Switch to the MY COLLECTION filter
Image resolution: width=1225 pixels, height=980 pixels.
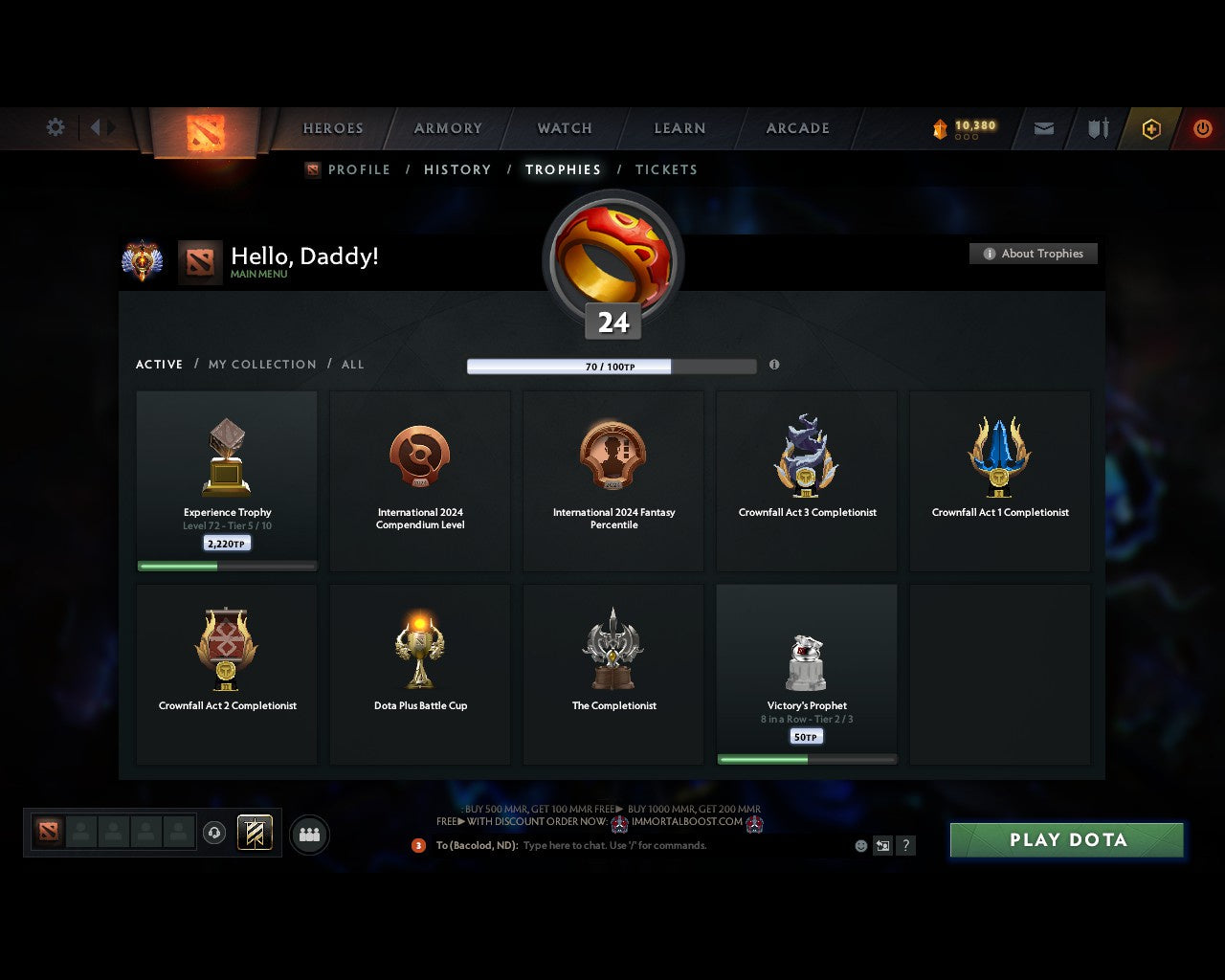pyautogui.click(x=261, y=365)
